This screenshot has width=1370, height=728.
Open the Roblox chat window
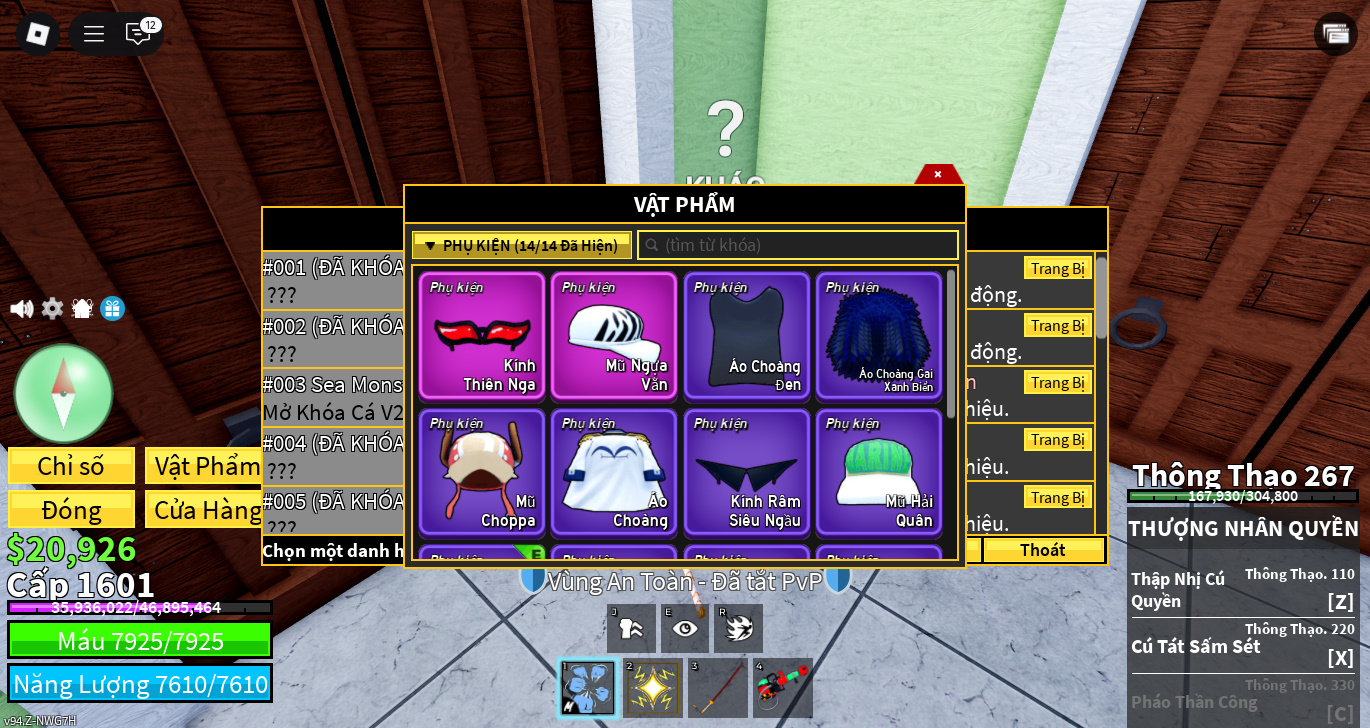point(138,34)
